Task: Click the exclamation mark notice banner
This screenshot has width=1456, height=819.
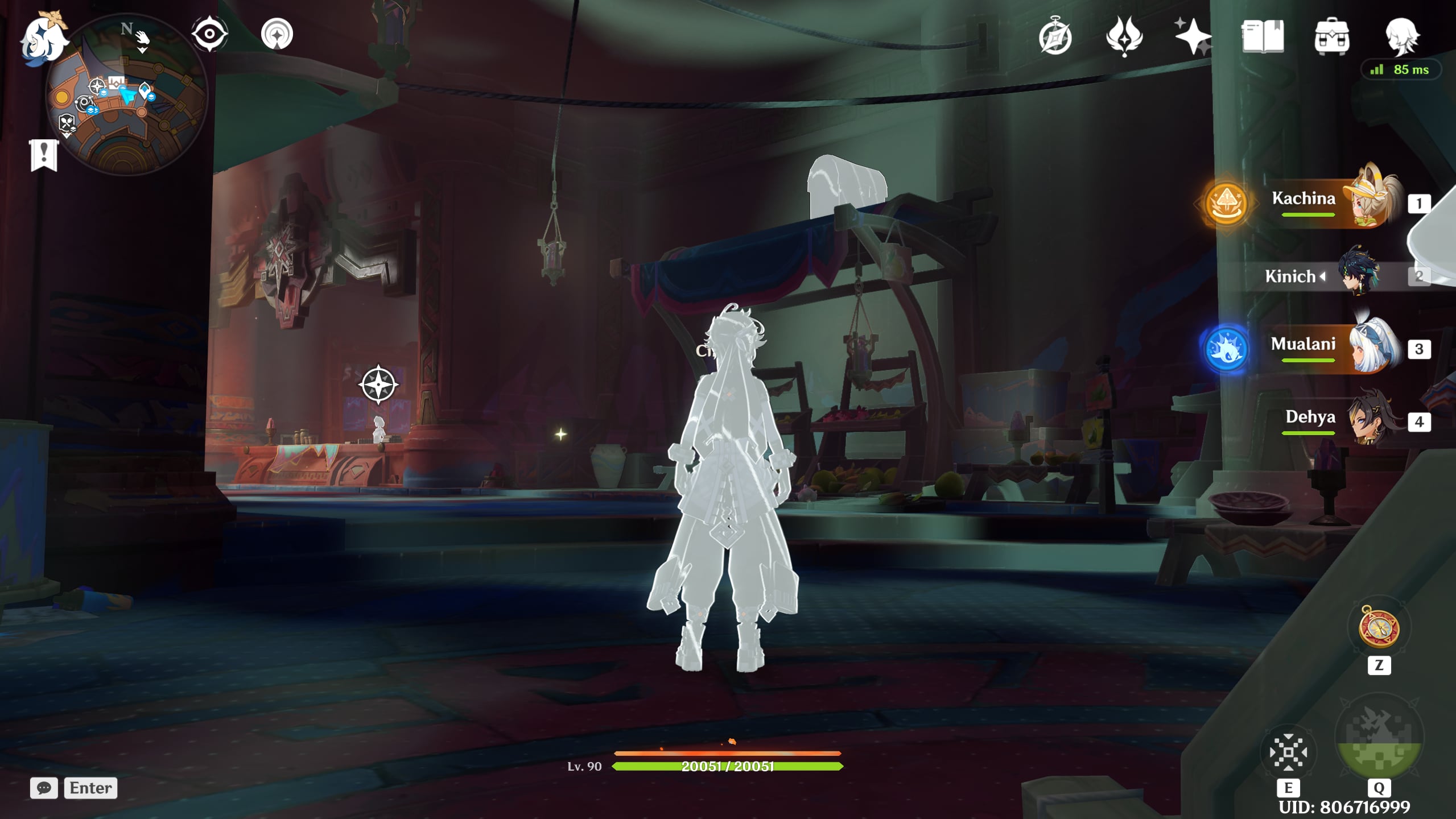Action: 44,154
